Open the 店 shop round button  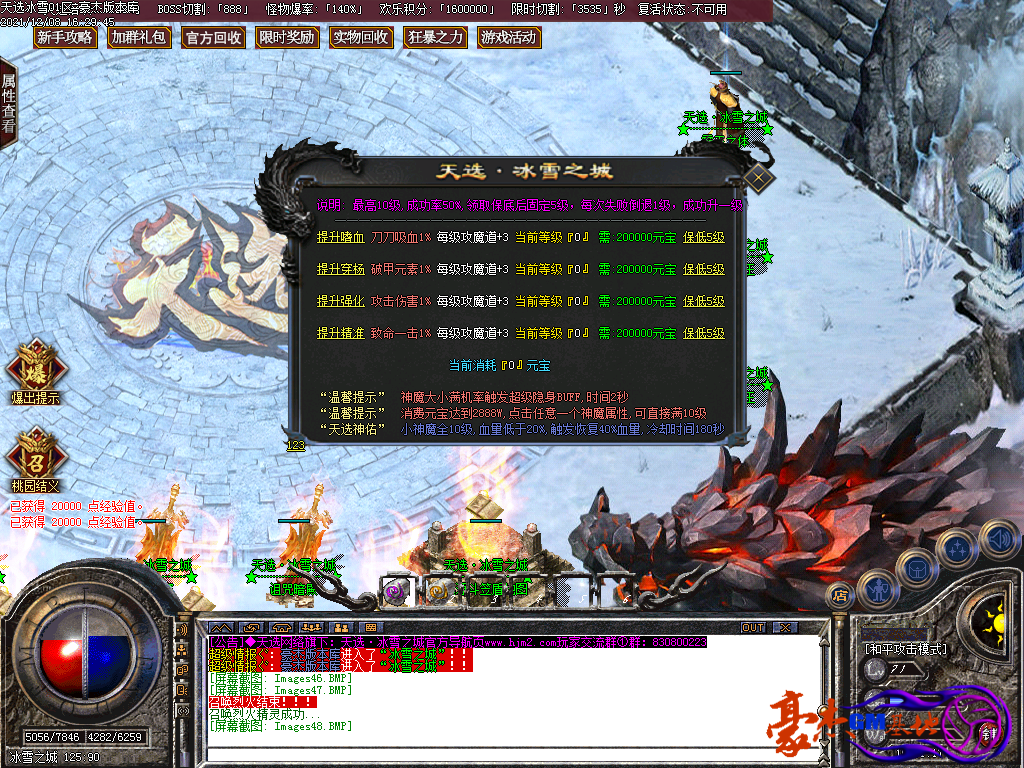[x=840, y=595]
